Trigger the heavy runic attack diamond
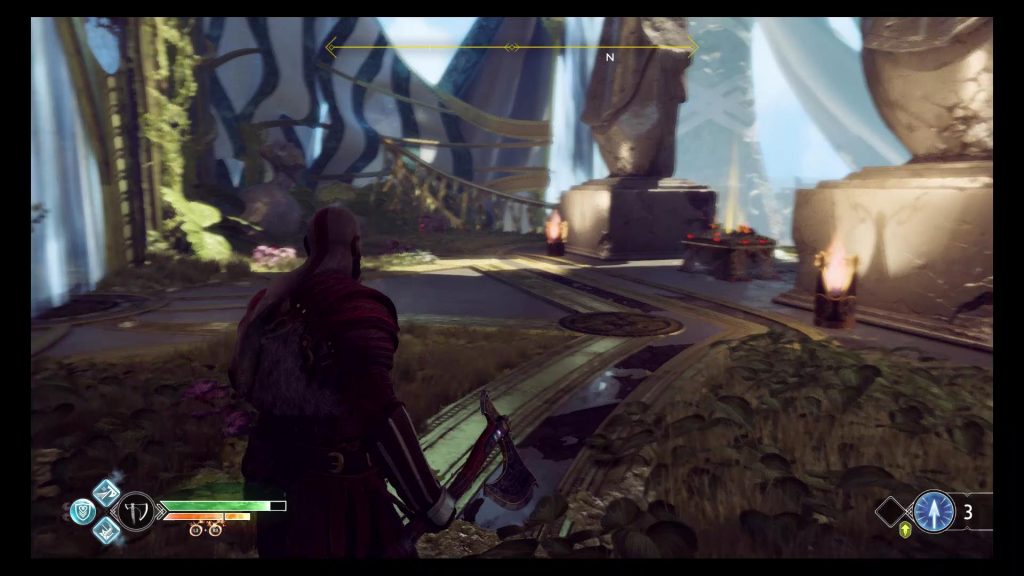This screenshot has height=576, width=1024. pyautogui.click(x=107, y=531)
